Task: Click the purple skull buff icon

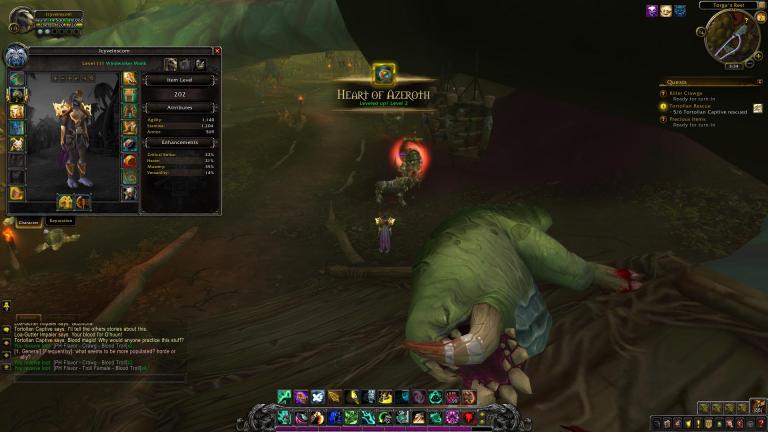Action: click(652, 10)
